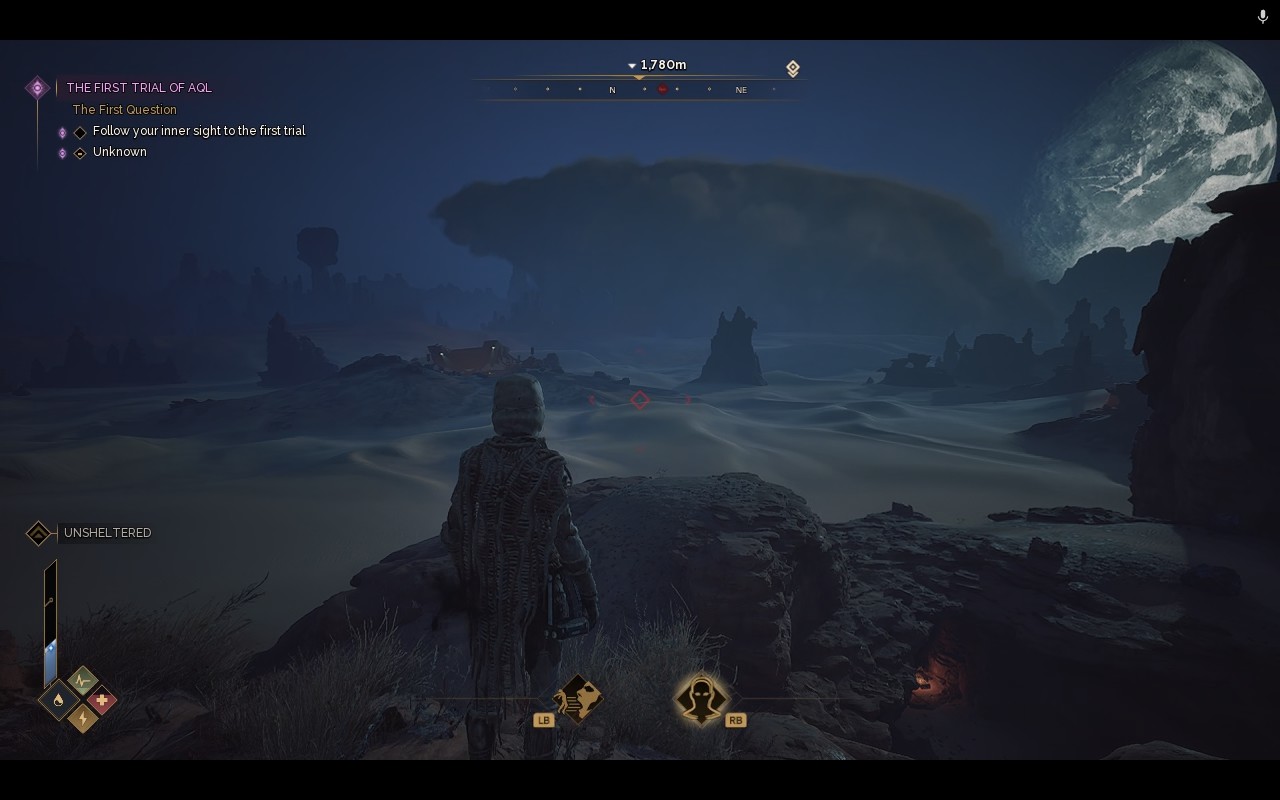The width and height of the screenshot is (1280, 800).
Task: Activate the glowing hooded figure ability
Action: point(700,697)
